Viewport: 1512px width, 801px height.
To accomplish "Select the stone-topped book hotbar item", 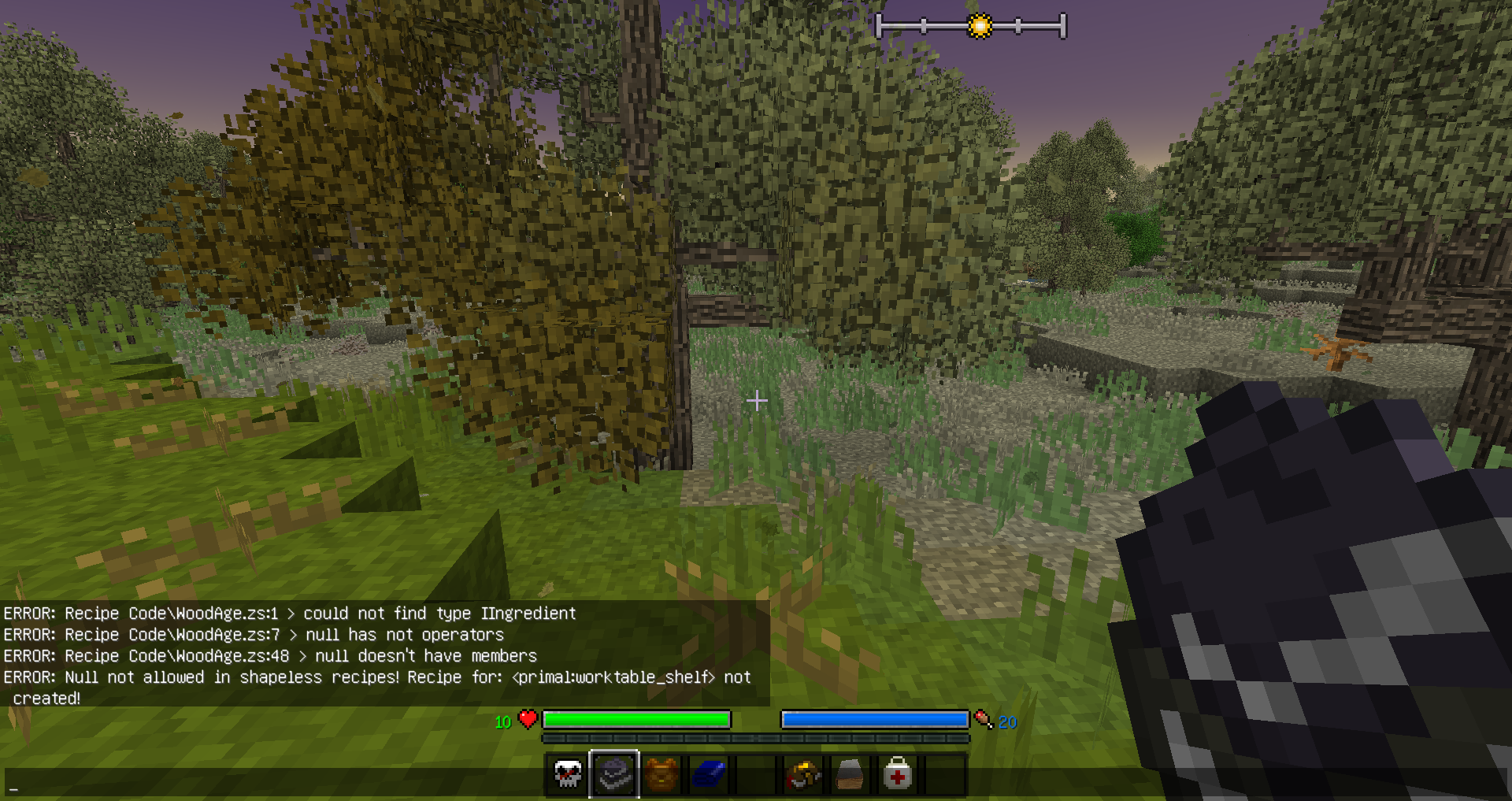I will pos(849,776).
